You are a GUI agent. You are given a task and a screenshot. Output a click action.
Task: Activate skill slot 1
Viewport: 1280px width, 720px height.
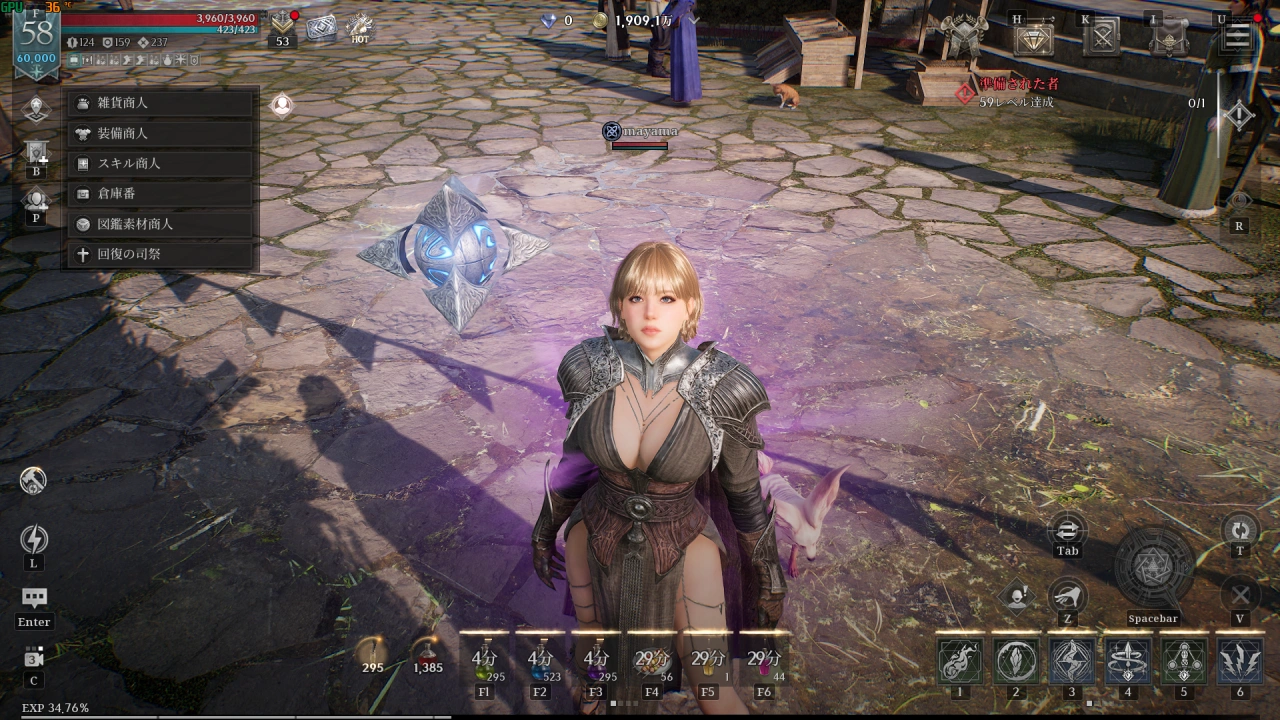(960, 661)
